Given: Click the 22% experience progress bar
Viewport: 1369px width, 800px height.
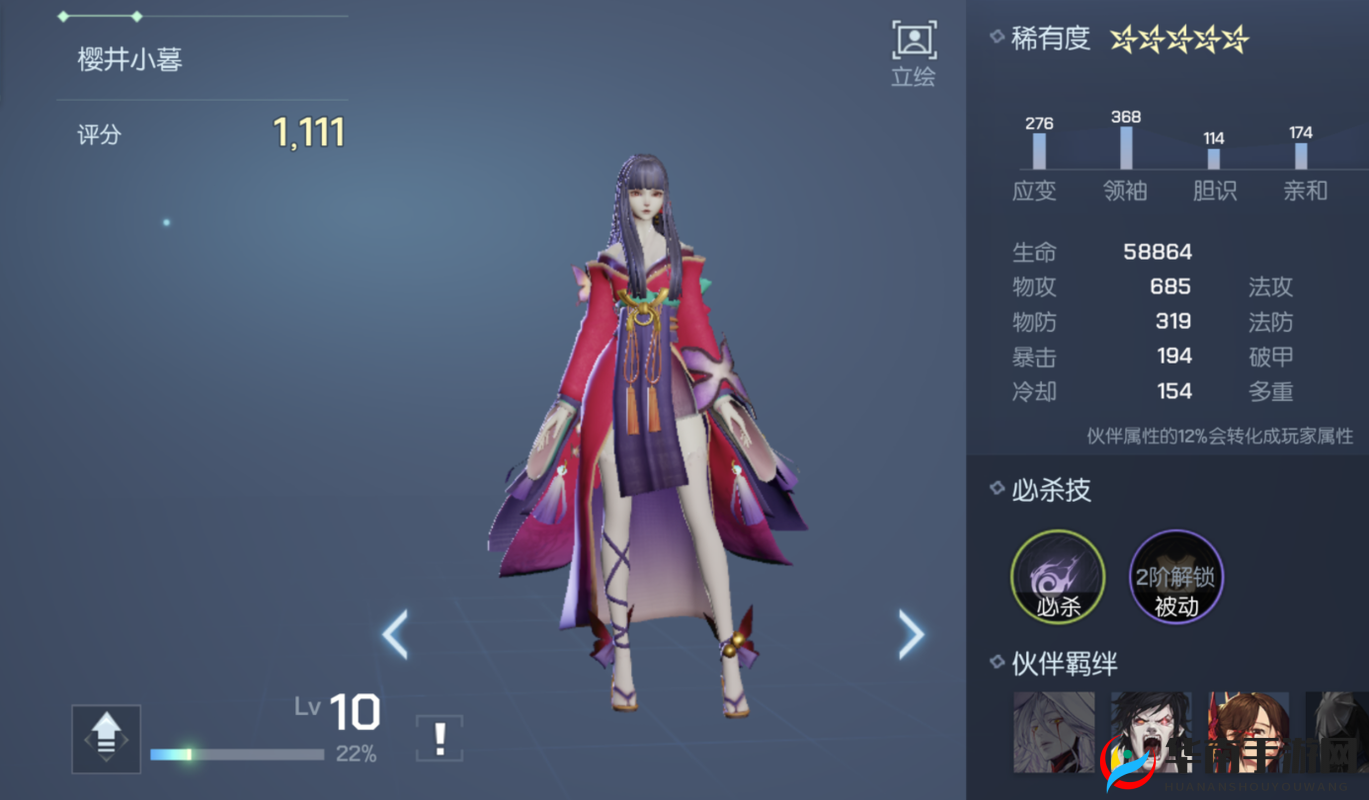Looking at the screenshot, I should click(237, 754).
